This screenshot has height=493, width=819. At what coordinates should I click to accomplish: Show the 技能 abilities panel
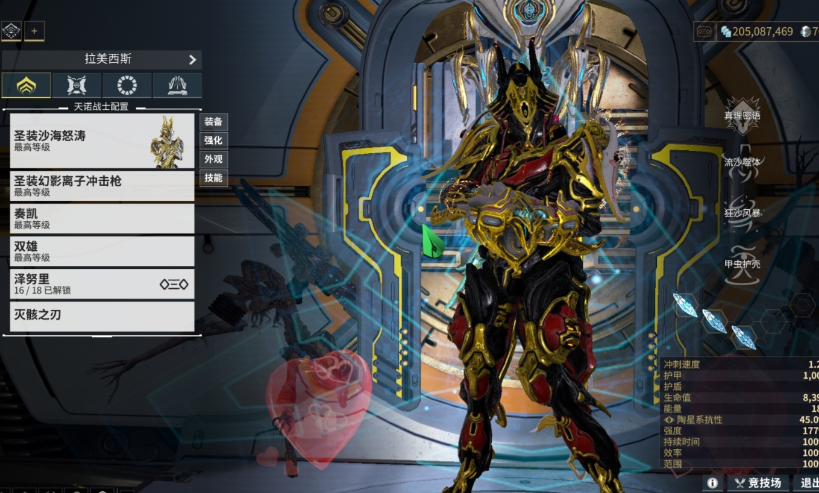pos(214,178)
